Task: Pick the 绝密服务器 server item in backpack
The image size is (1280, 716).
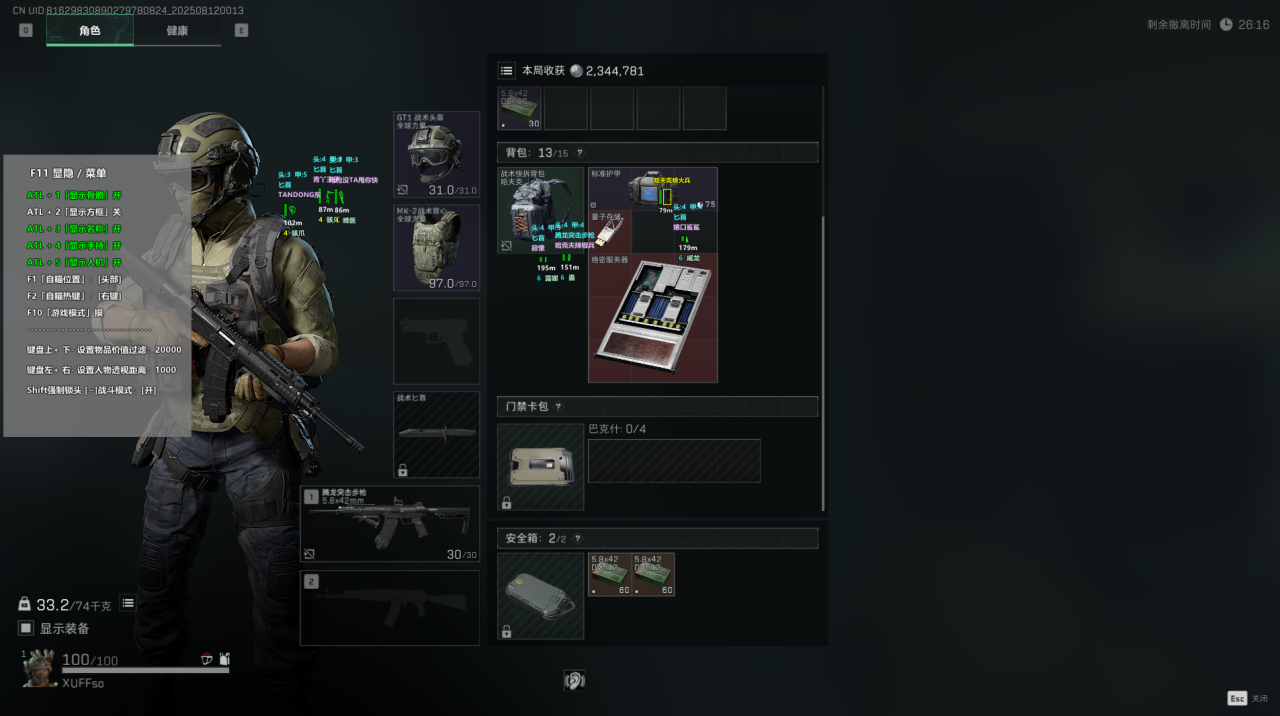Action: pos(652,318)
